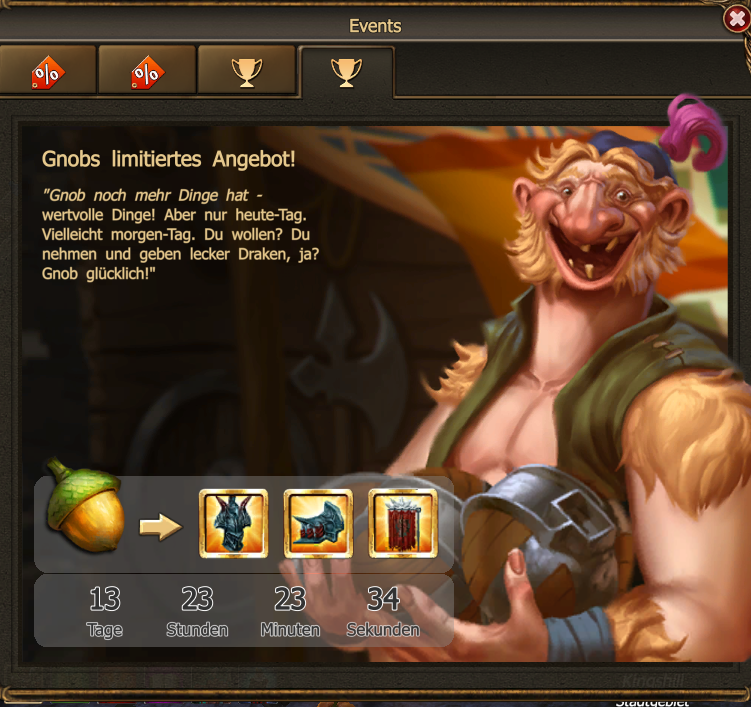Select the currently active trophy tab
This screenshot has height=707, width=751.
[x=346, y=71]
